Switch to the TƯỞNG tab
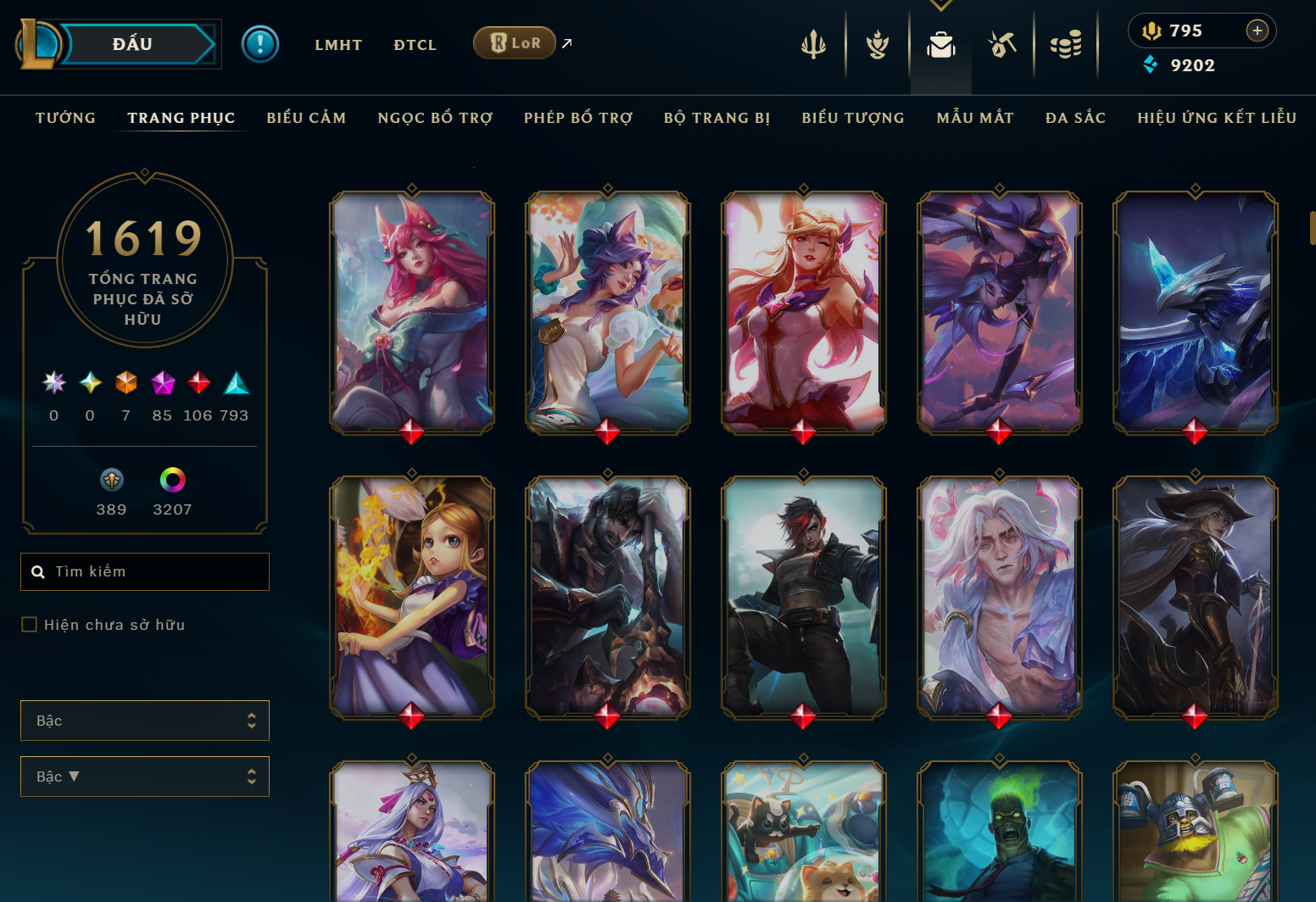 tap(65, 118)
